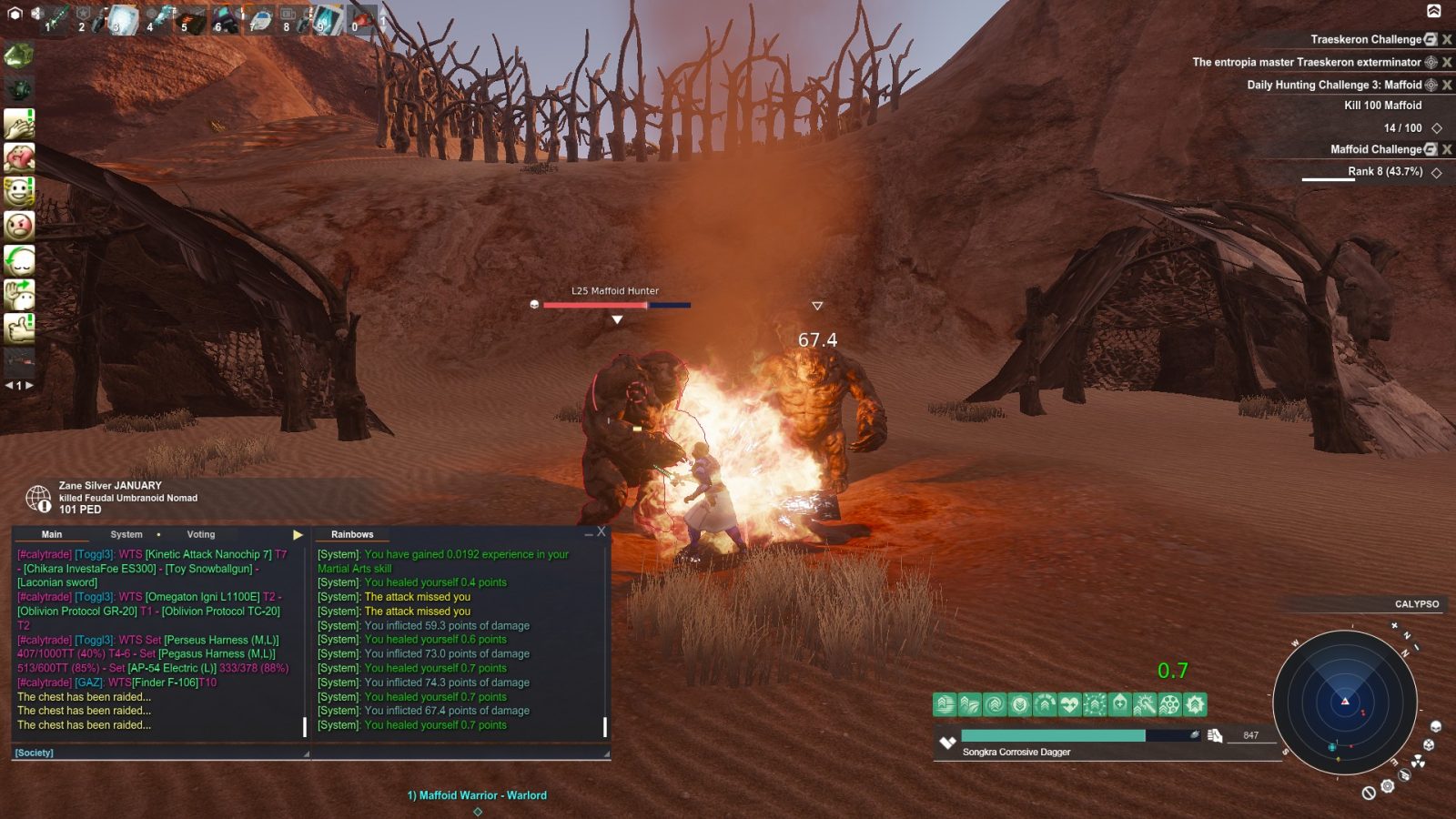
Task: Click the up arrow beside the hotbar page number
Action: tap(384, 12)
